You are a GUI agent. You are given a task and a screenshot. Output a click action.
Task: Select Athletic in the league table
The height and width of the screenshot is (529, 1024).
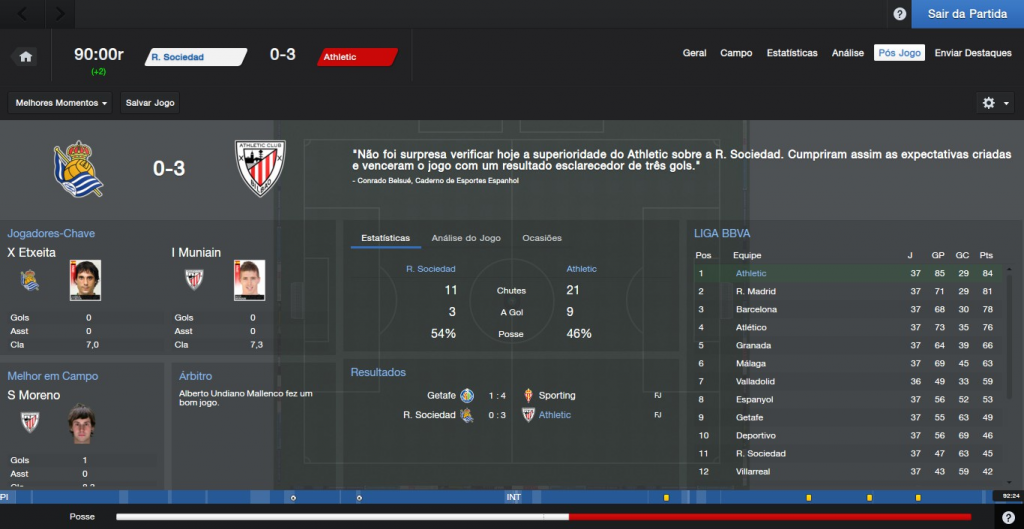pyautogui.click(x=751, y=273)
